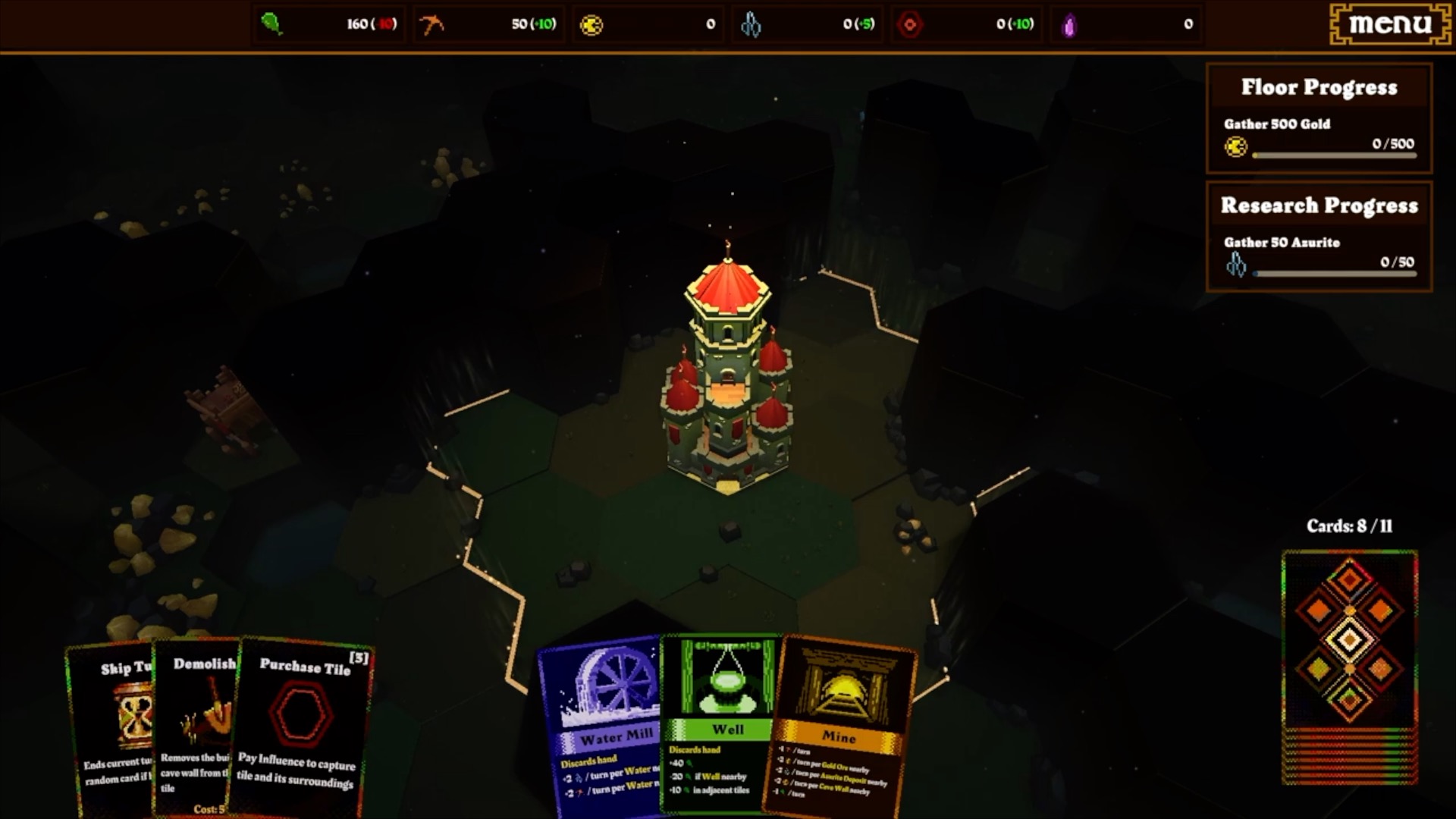
Task: Click the pickaxe resource icon
Action: 432,24
